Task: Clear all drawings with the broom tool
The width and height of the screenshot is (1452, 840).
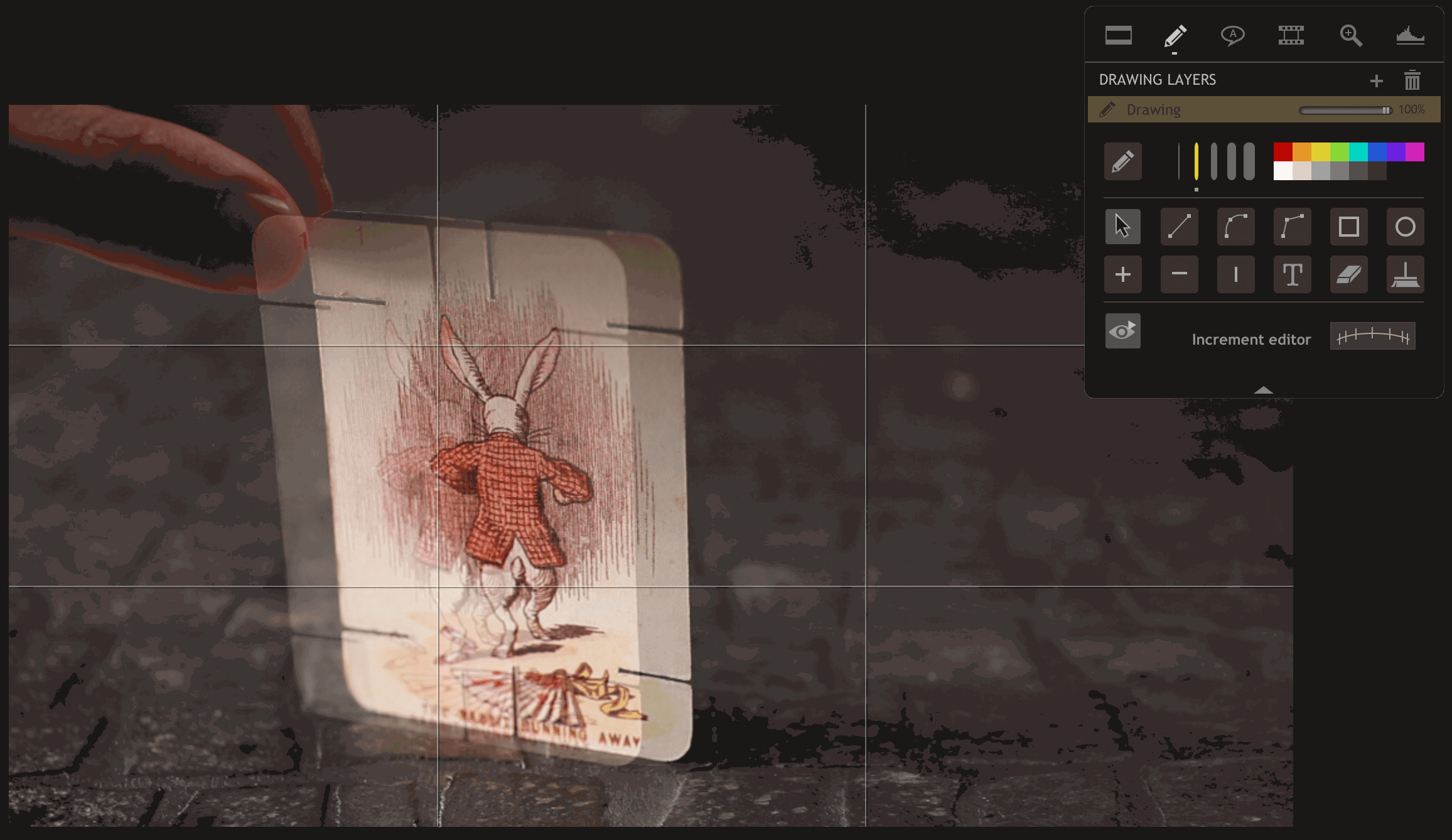Action: 1405,274
